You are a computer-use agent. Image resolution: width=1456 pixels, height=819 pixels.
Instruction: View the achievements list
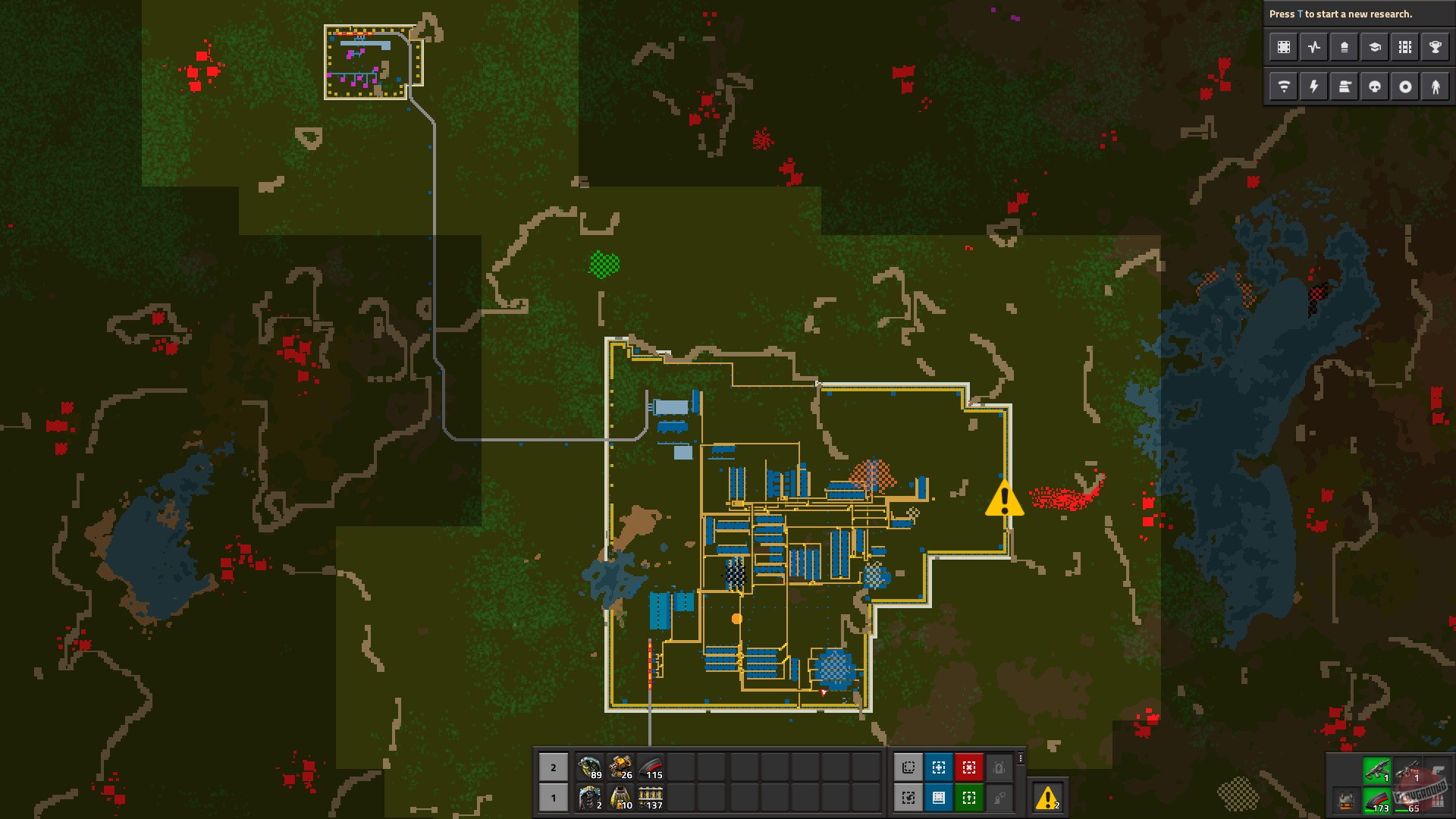(1435, 47)
